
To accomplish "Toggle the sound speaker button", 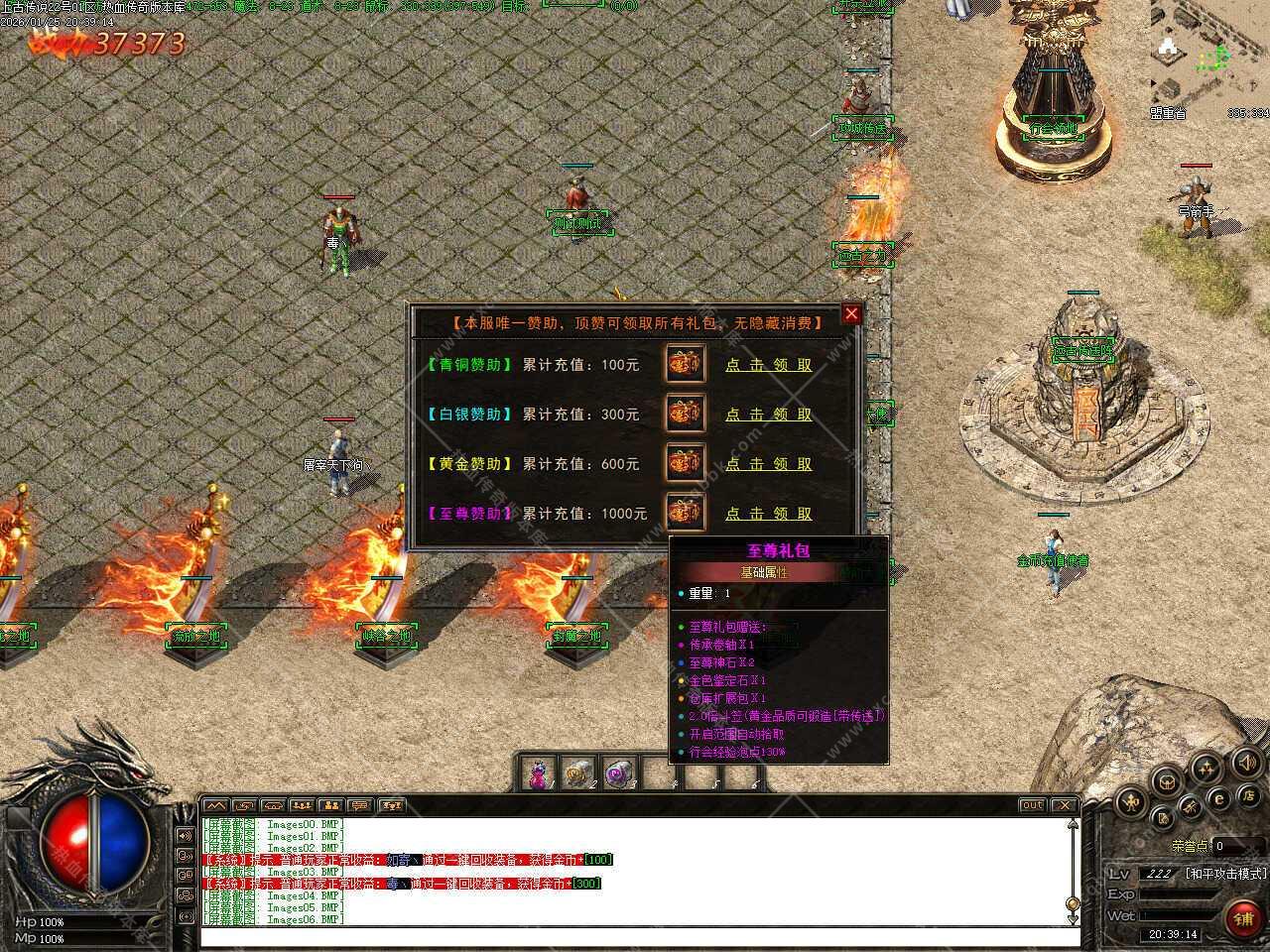I will pyautogui.click(x=1246, y=763).
